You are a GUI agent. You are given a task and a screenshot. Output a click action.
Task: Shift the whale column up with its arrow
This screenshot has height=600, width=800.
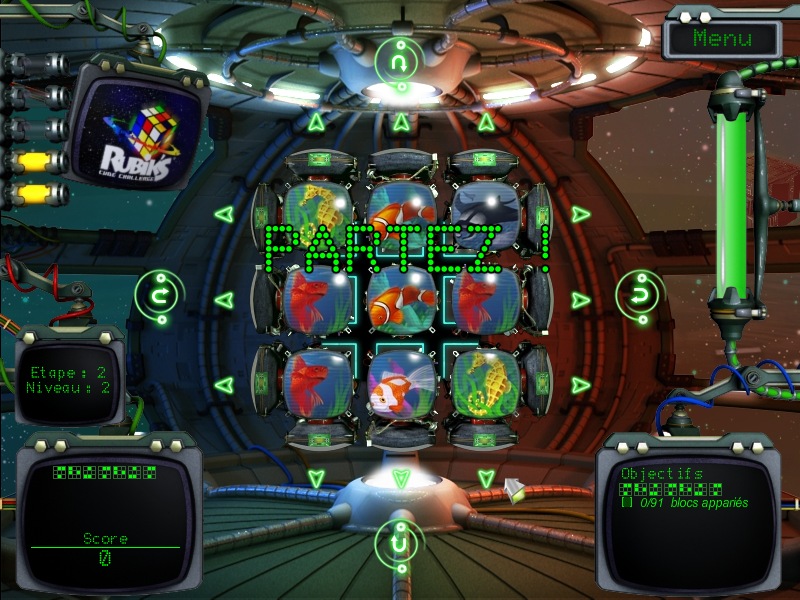[x=486, y=124]
